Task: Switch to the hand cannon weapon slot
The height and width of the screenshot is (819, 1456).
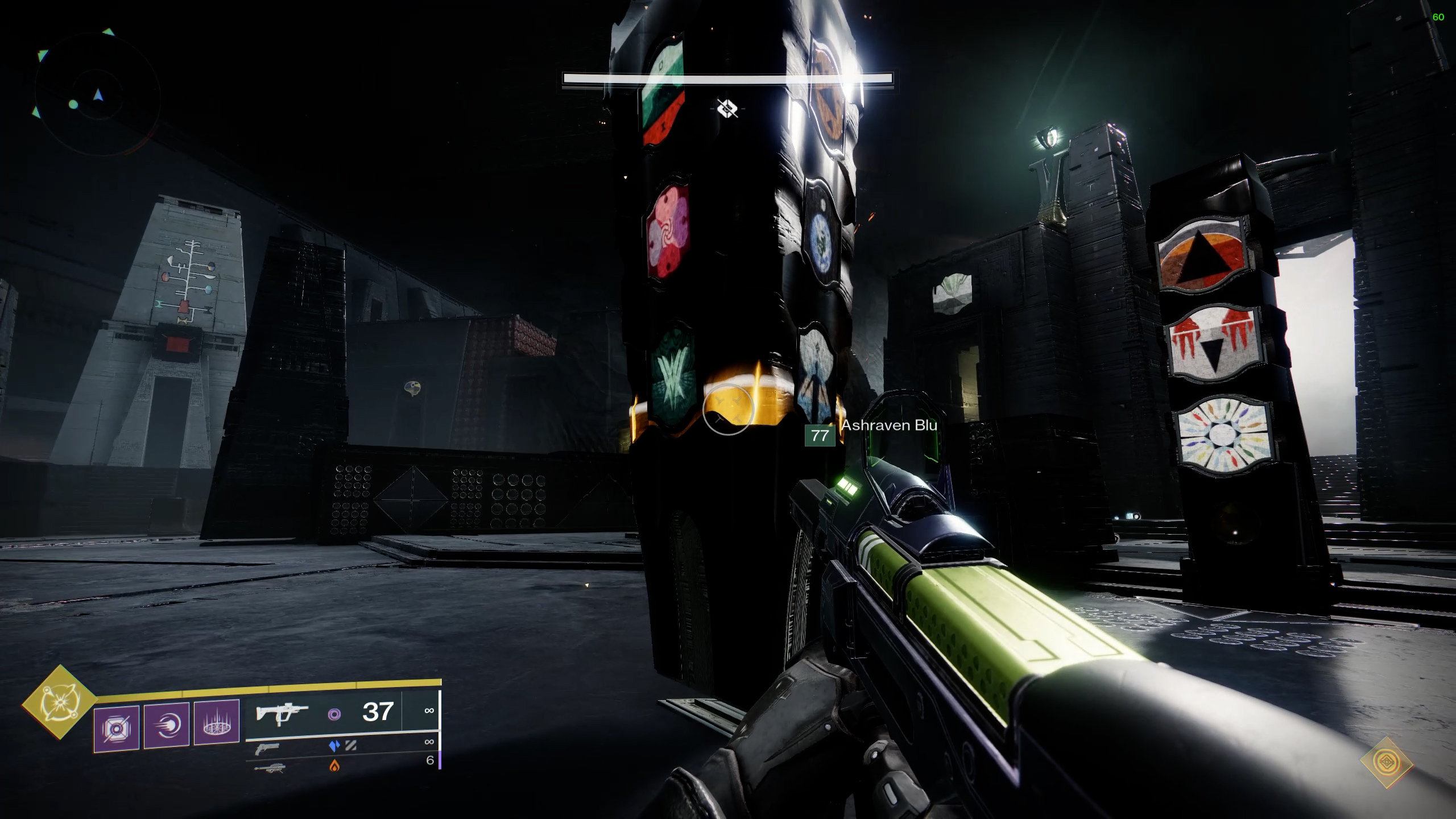Action: (267, 750)
